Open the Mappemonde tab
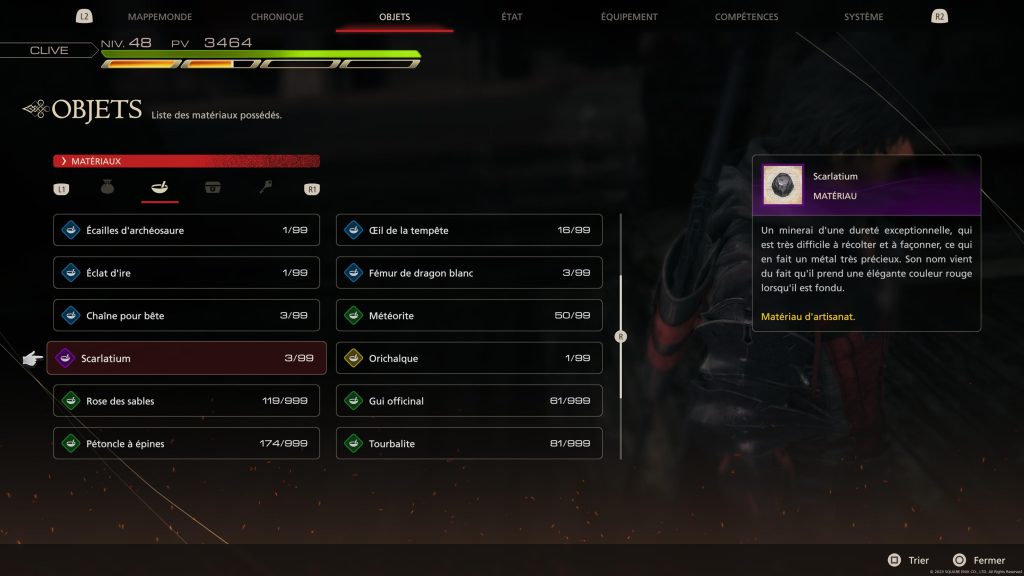 [x=160, y=17]
